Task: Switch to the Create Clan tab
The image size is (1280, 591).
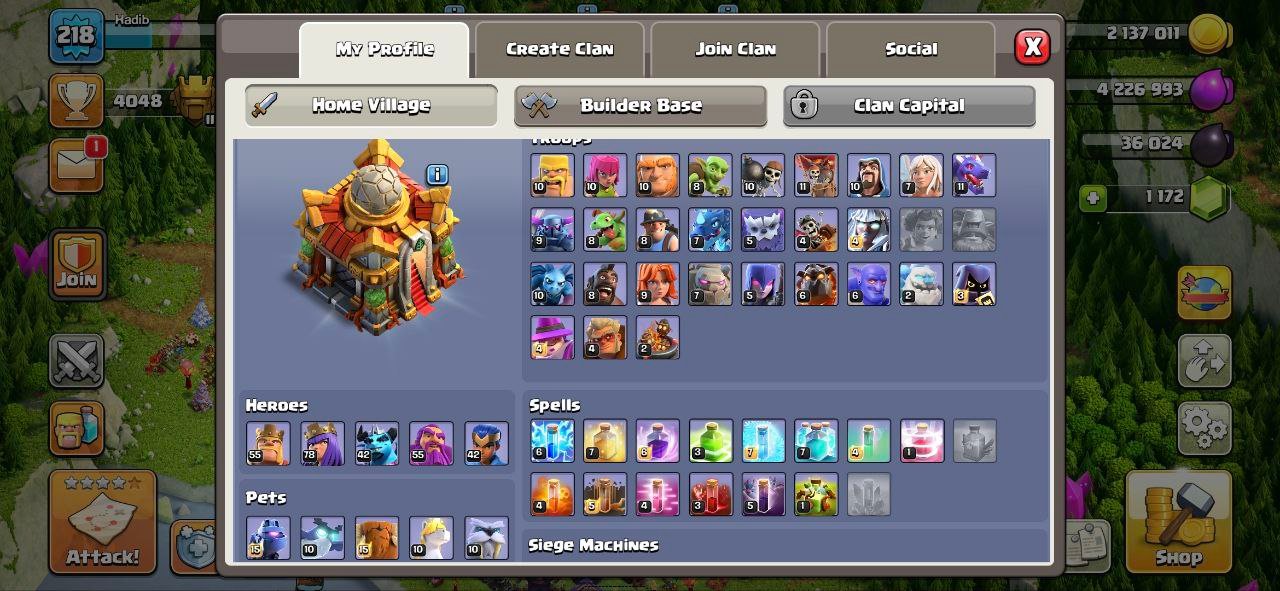Action: pyautogui.click(x=559, y=49)
